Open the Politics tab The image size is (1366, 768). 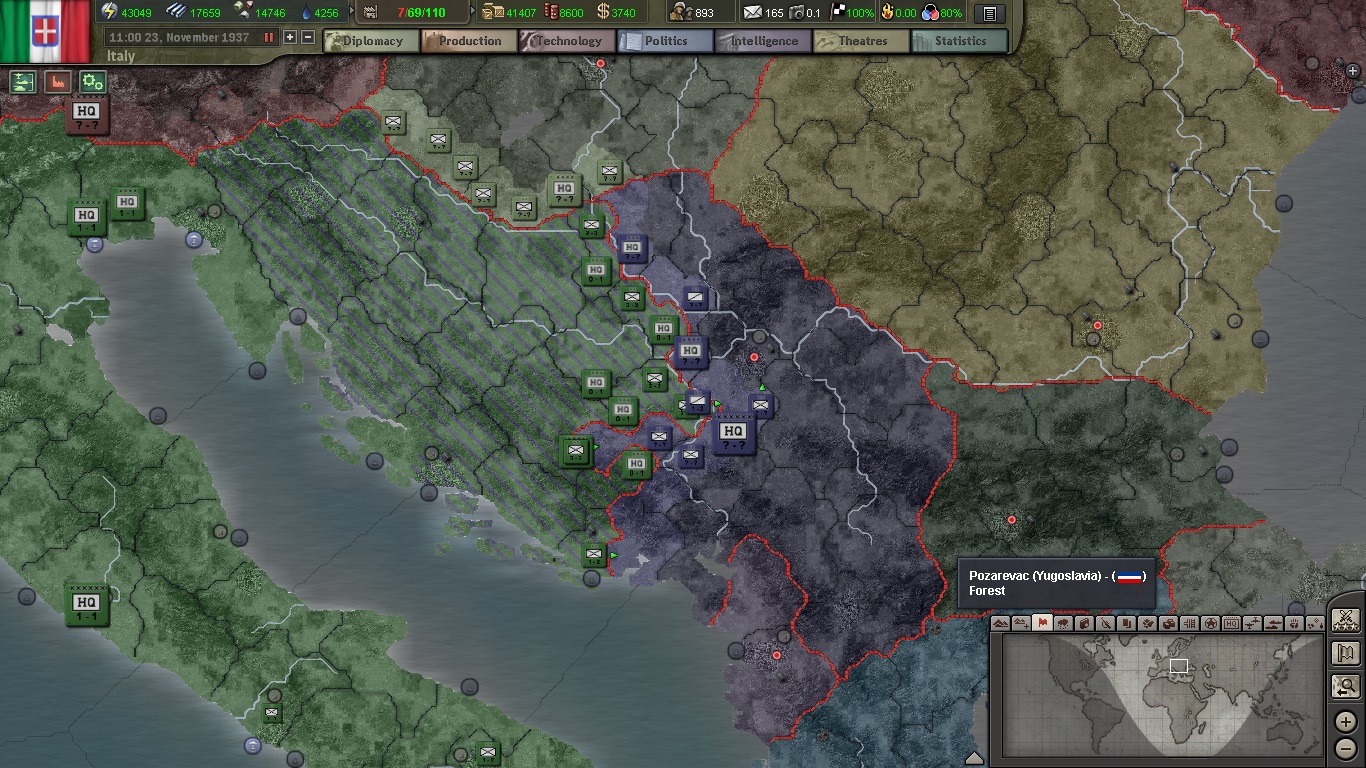(664, 41)
